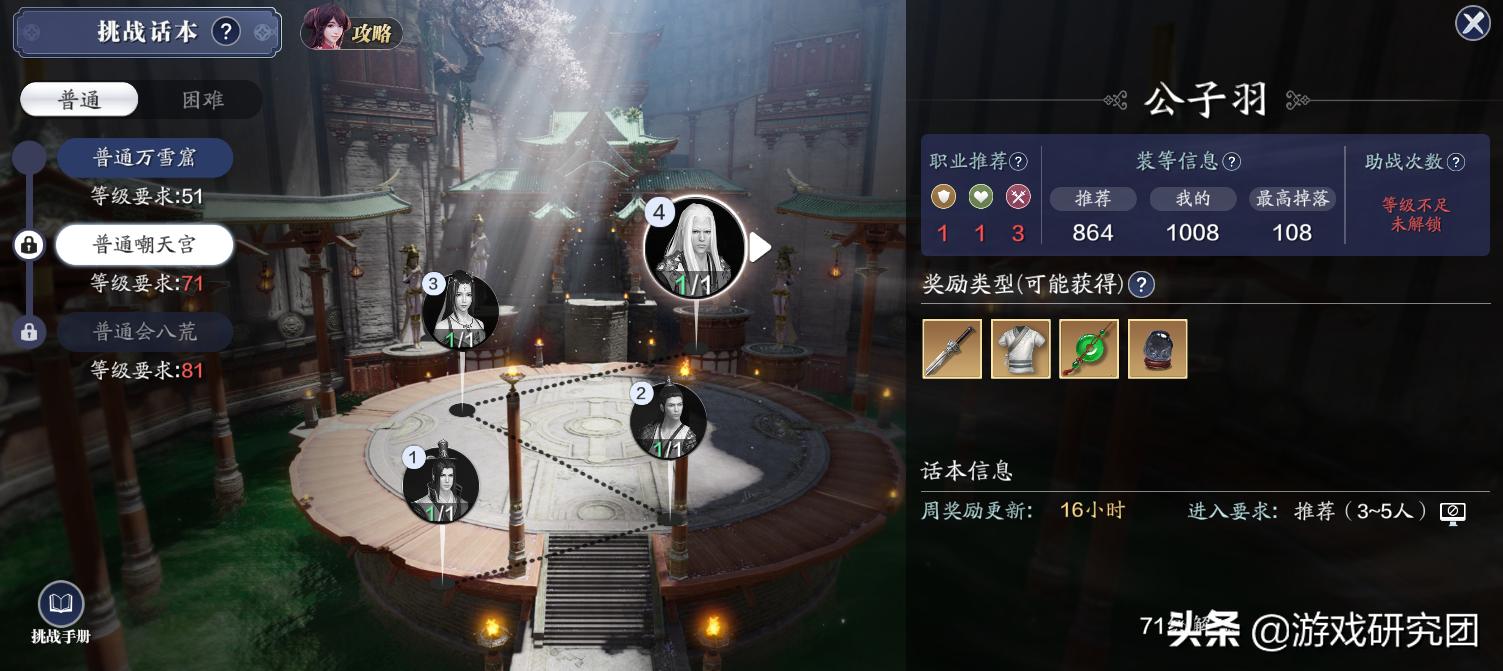Viewport: 1503px width, 671px height.
Task: Select boss number 2 portrait
Action: (x=668, y=422)
